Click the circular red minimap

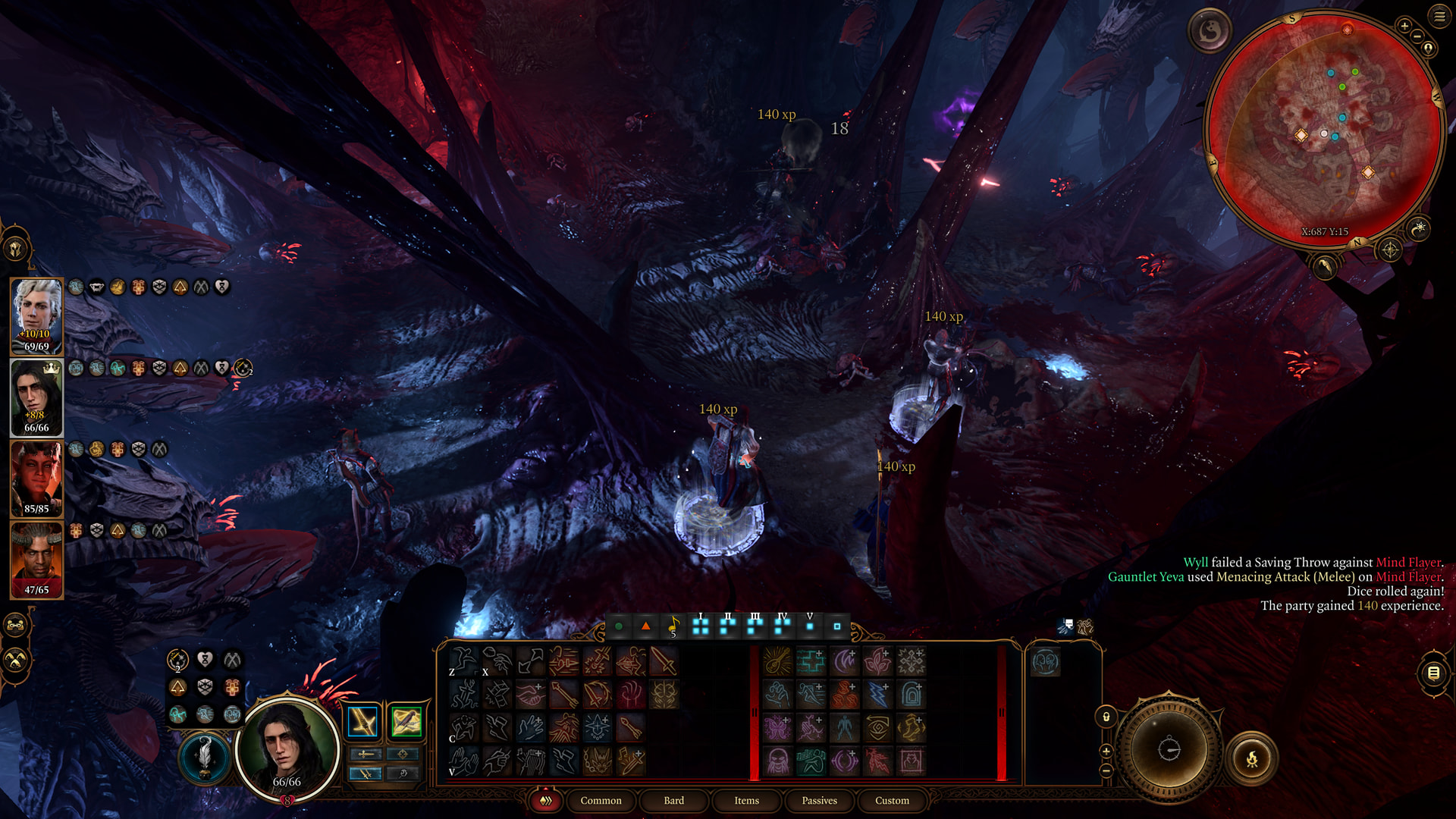1323,129
